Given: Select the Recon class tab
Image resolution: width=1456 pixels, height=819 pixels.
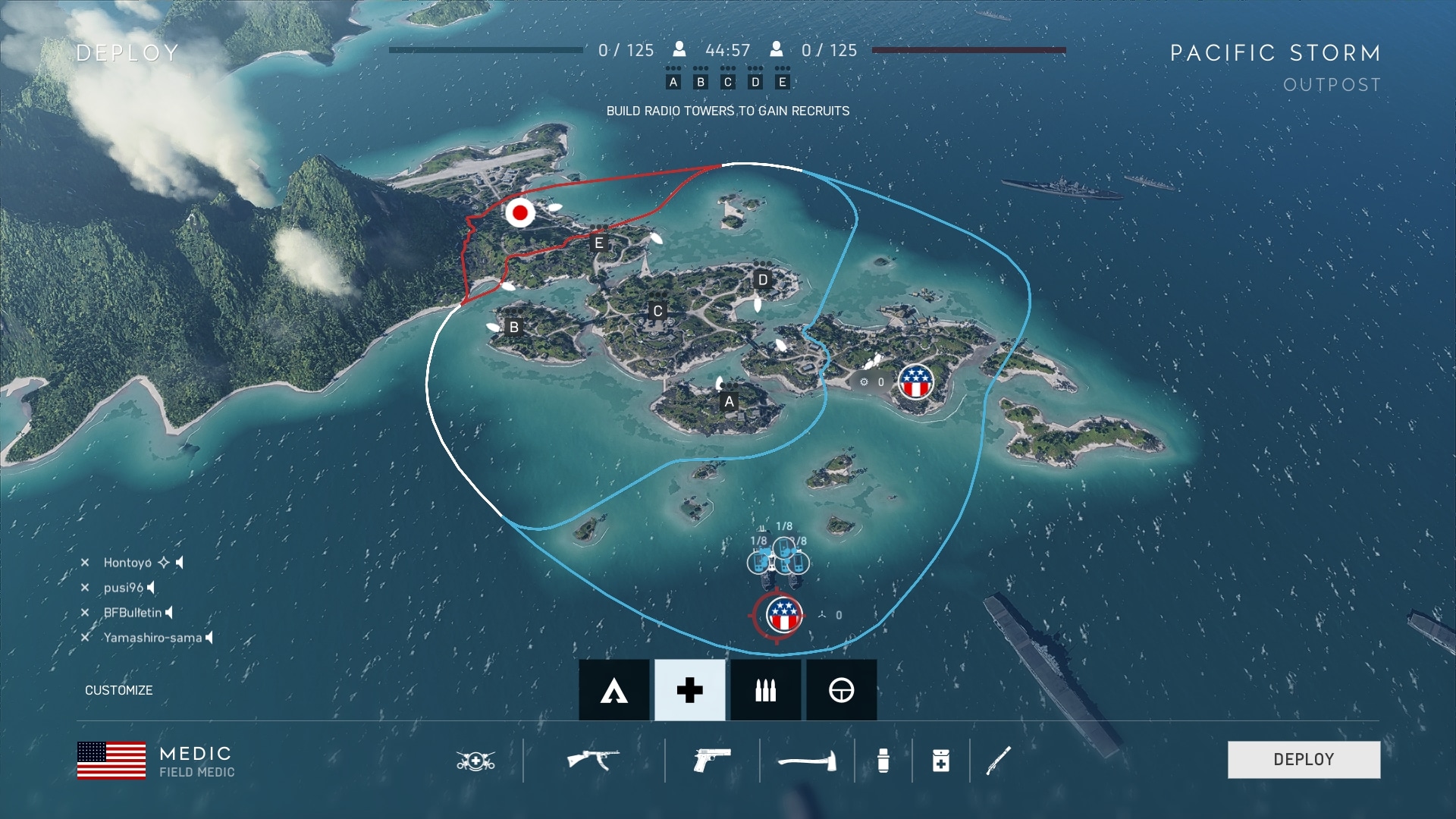Looking at the screenshot, I should pyautogui.click(x=841, y=690).
